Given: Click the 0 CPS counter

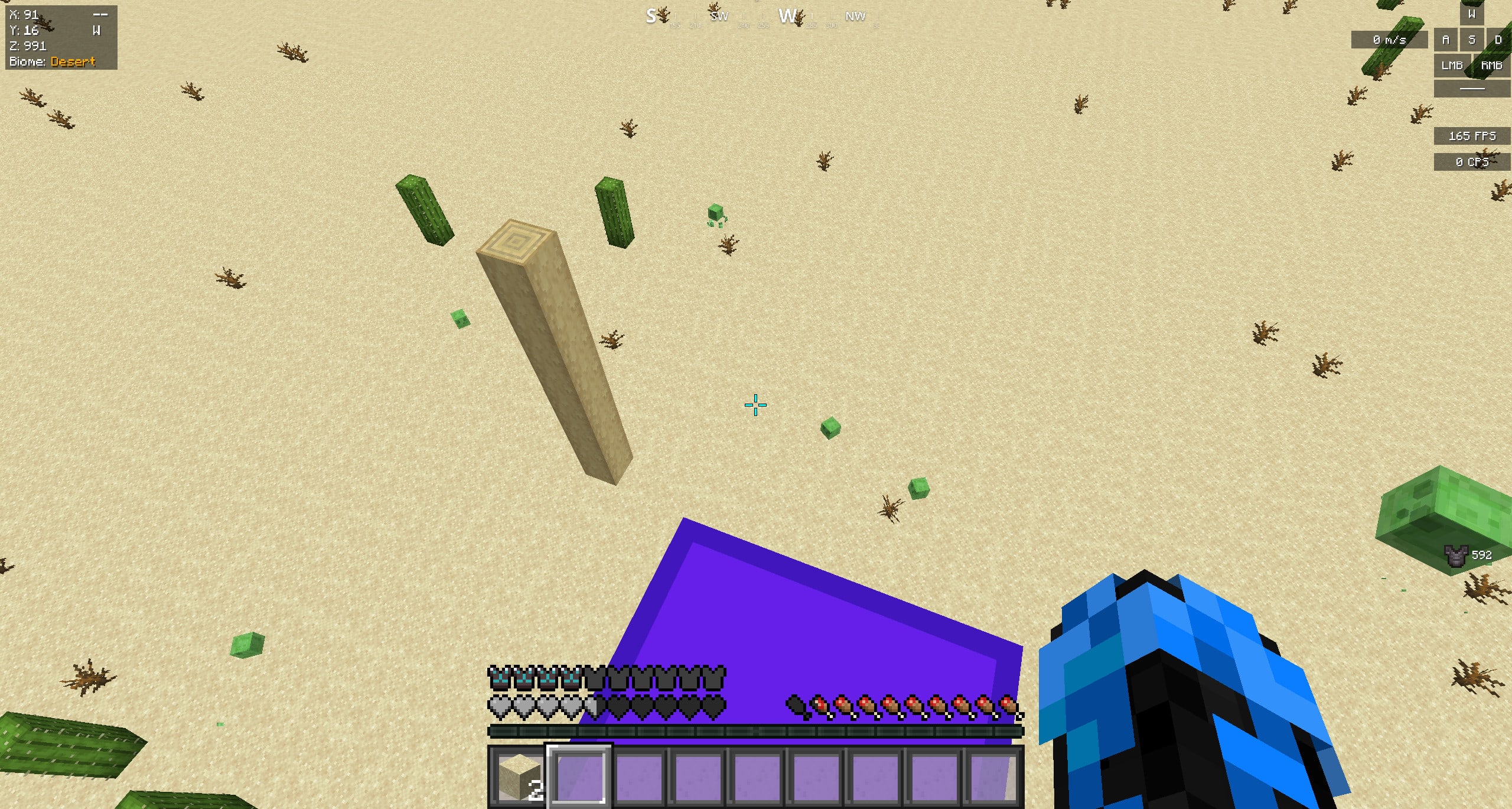Looking at the screenshot, I should click(x=1472, y=161).
